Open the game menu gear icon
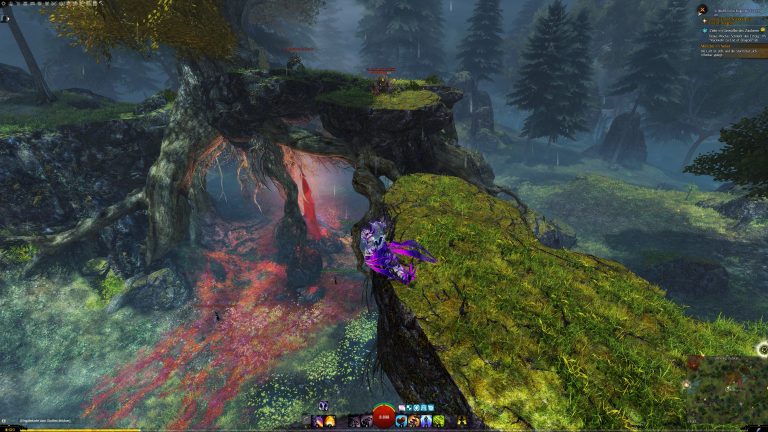Image resolution: width=768 pixels, height=432 pixels. [5, 5]
